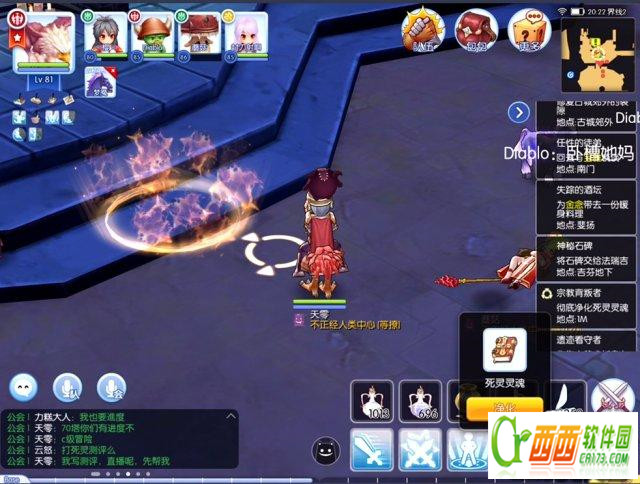
Task: Use the potion slot showing 696
Action: [x=421, y=402]
